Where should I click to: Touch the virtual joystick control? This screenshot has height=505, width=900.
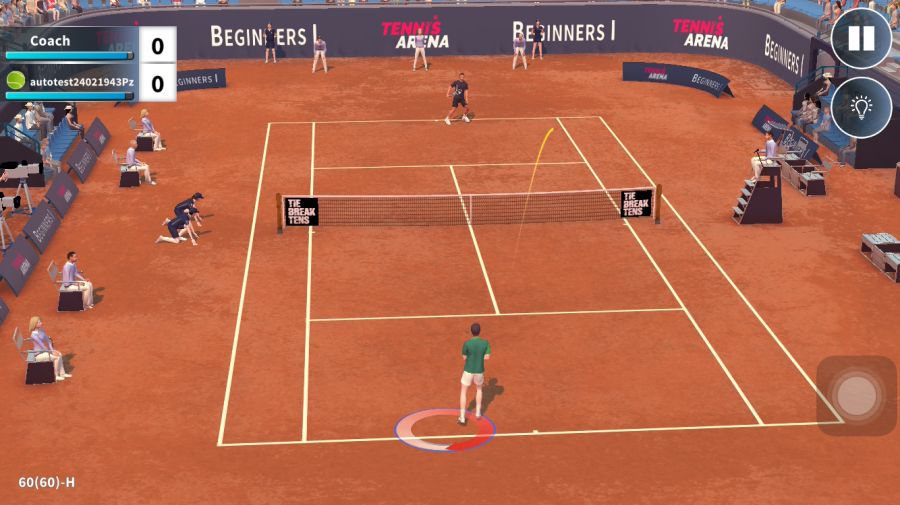tap(856, 396)
